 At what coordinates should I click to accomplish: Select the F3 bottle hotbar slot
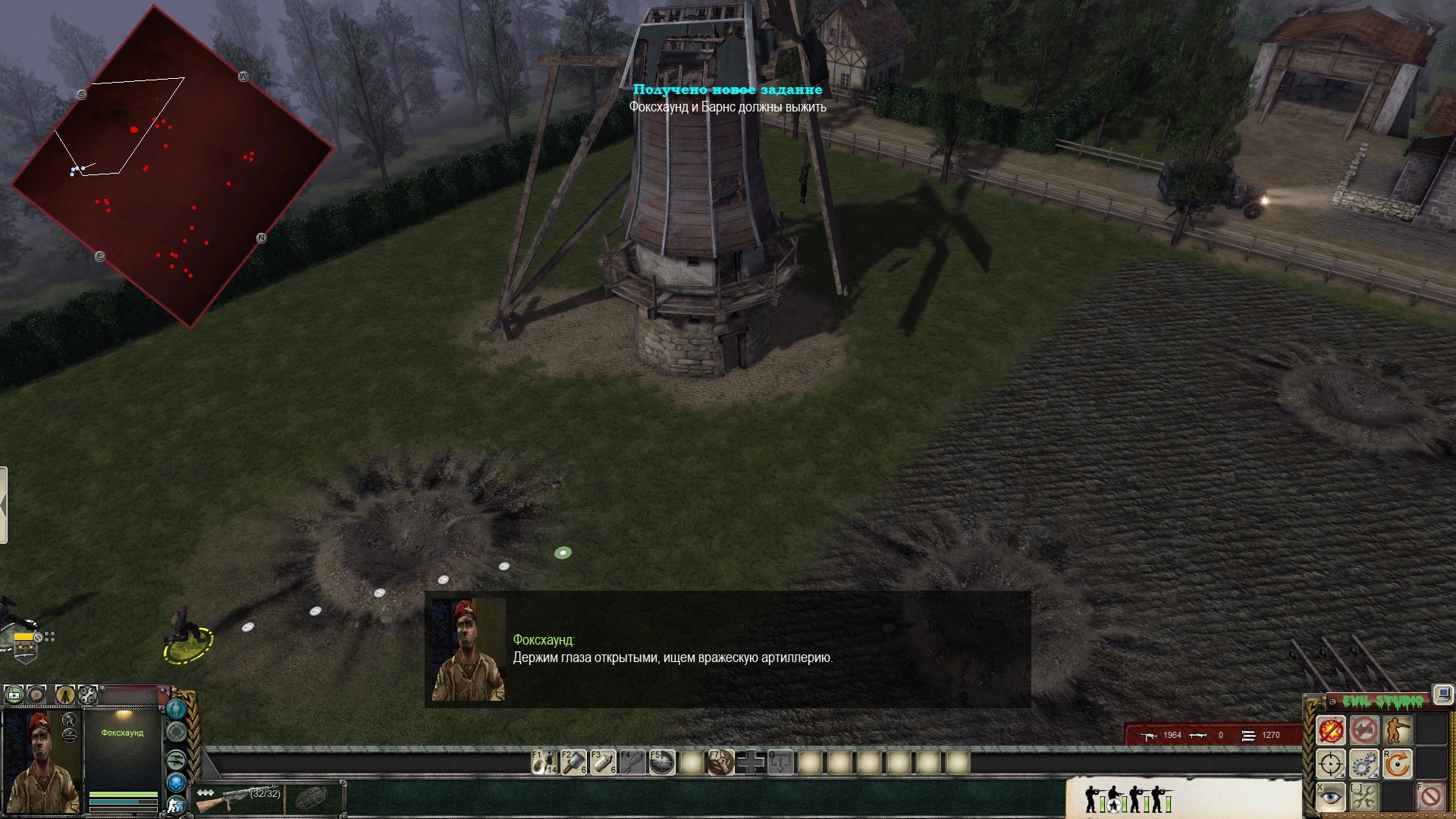point(604,762)
